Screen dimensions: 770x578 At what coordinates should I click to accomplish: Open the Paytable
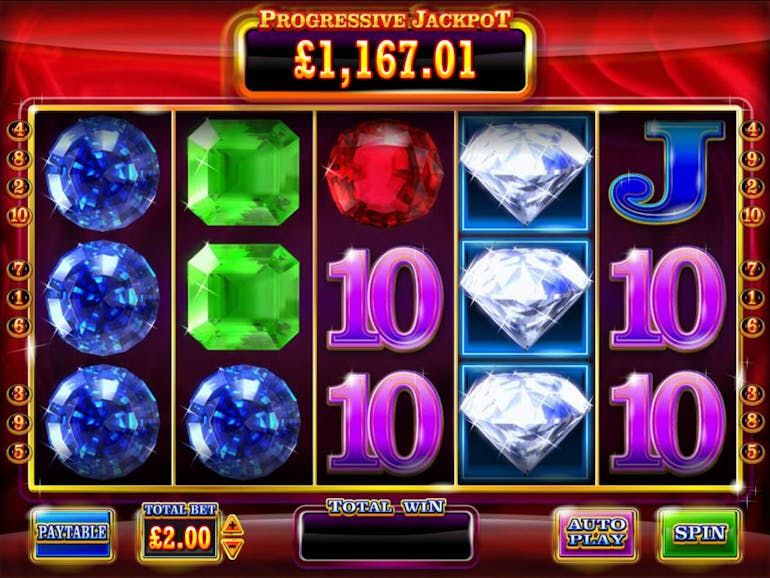point(72,533)
